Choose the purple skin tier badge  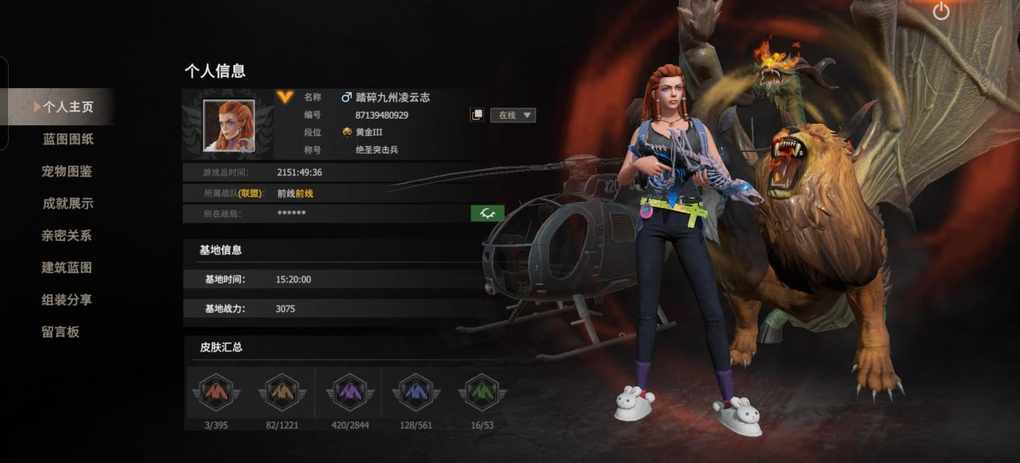click(x=349, y=392)
